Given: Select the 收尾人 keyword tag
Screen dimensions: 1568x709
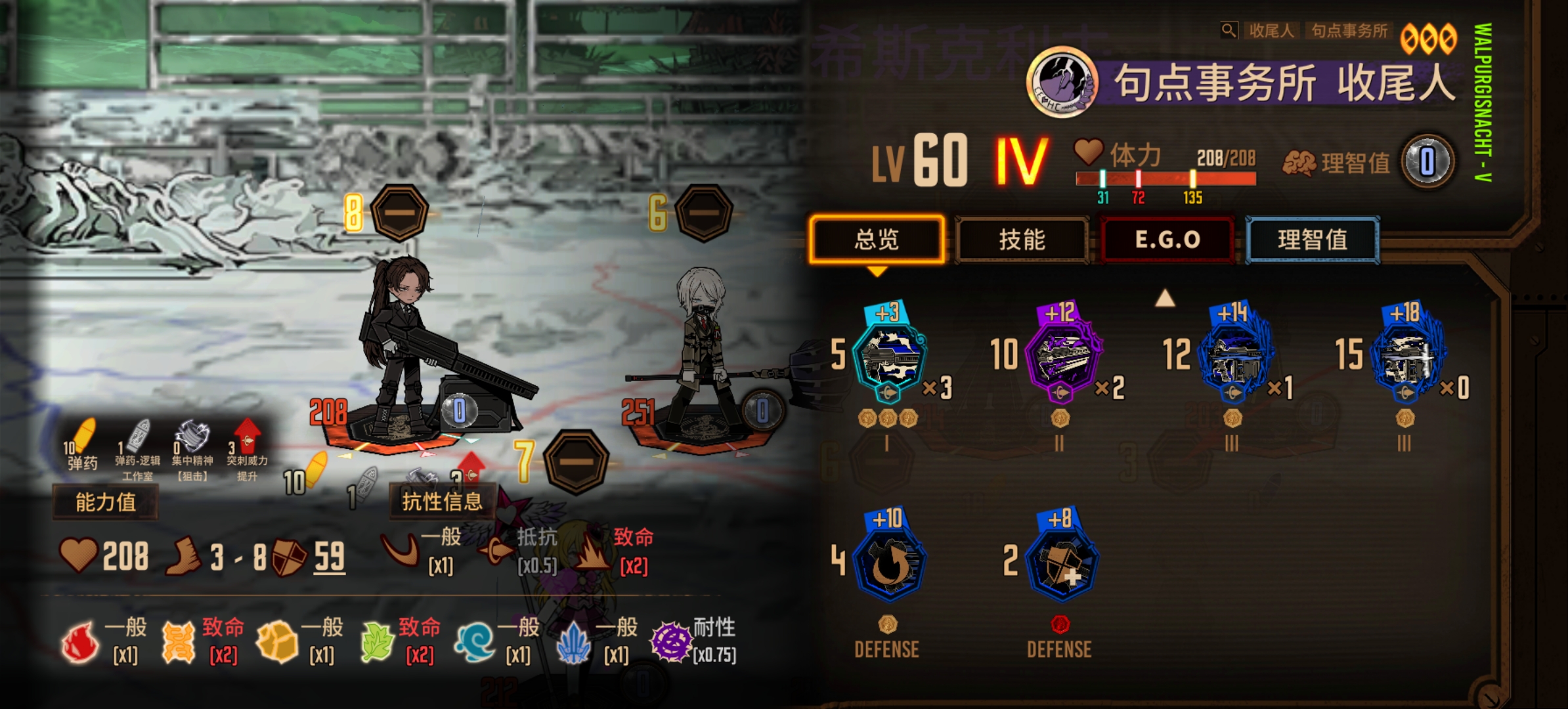Looking at the screenshot, I should point(1271,31).
